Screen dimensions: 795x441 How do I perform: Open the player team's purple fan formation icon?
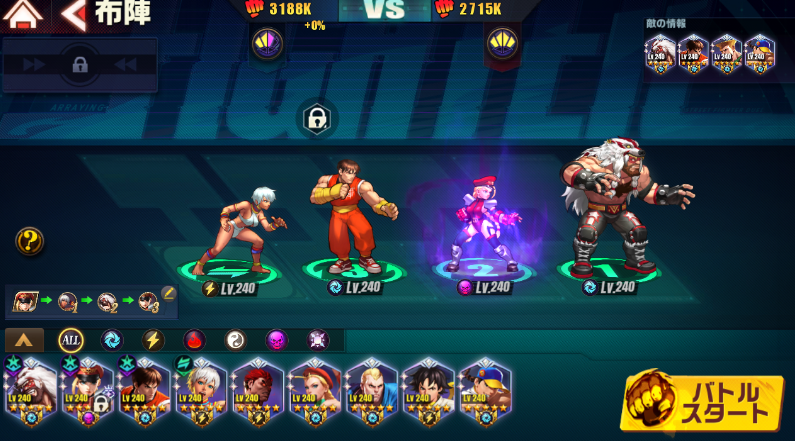(267, 43)
